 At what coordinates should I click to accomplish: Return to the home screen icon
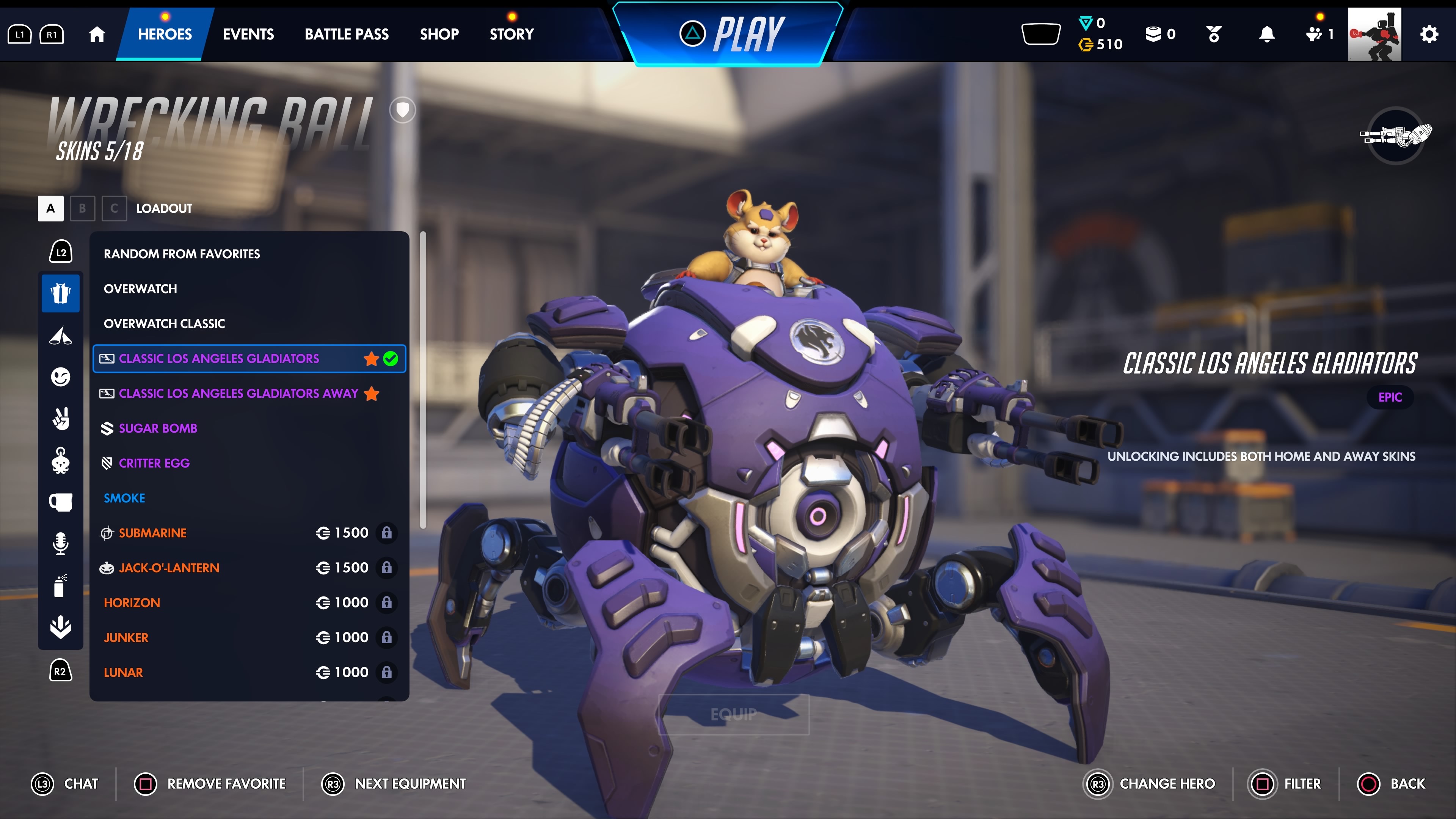coord(97,34)
